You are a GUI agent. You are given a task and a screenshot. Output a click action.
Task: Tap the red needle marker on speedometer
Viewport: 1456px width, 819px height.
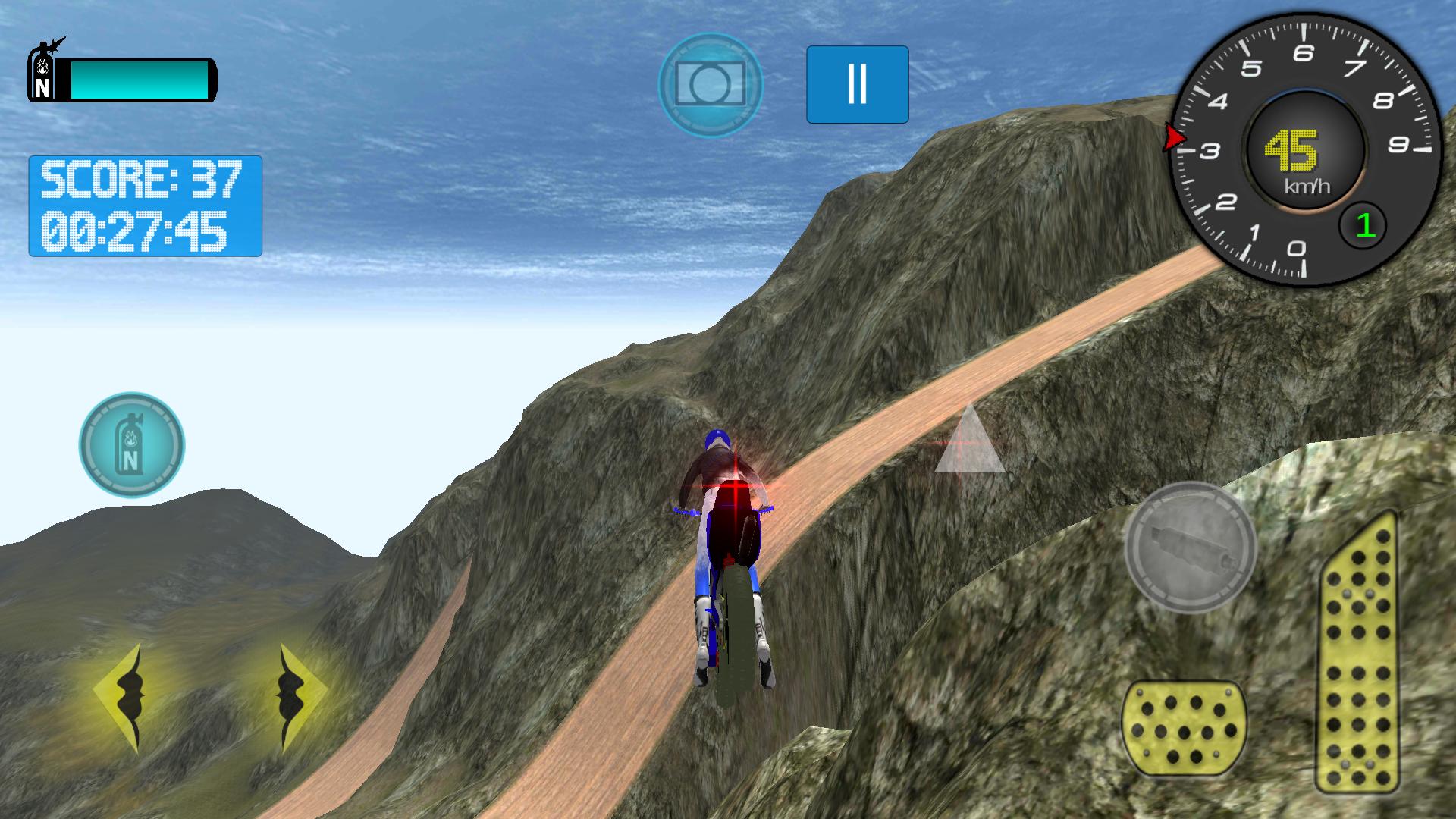click(x=1173, y=136)
